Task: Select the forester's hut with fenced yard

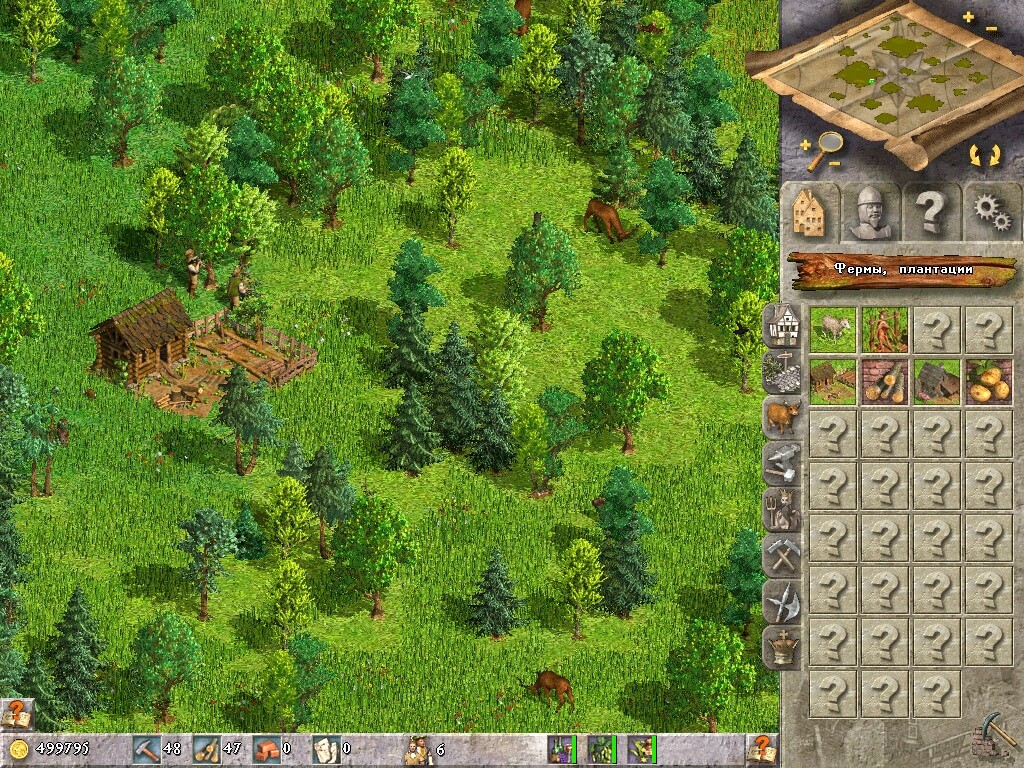Action: (x=832, y=381)
